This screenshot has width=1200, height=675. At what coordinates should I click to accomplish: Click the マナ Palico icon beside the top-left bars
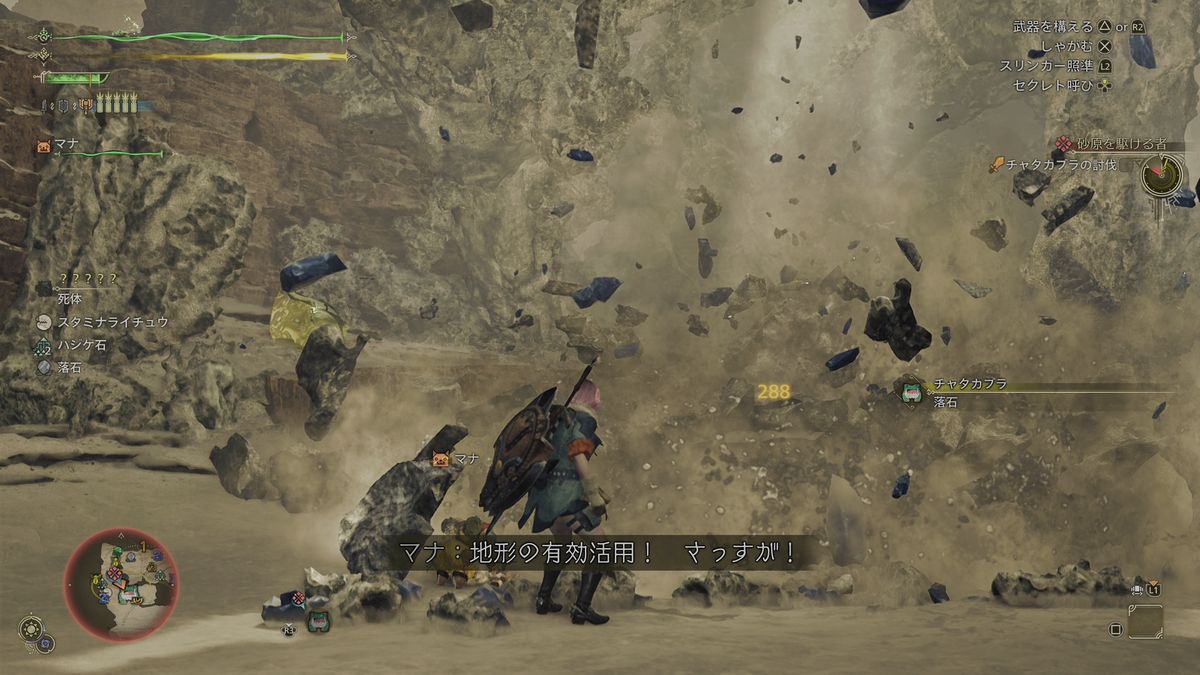pos(44,145)
